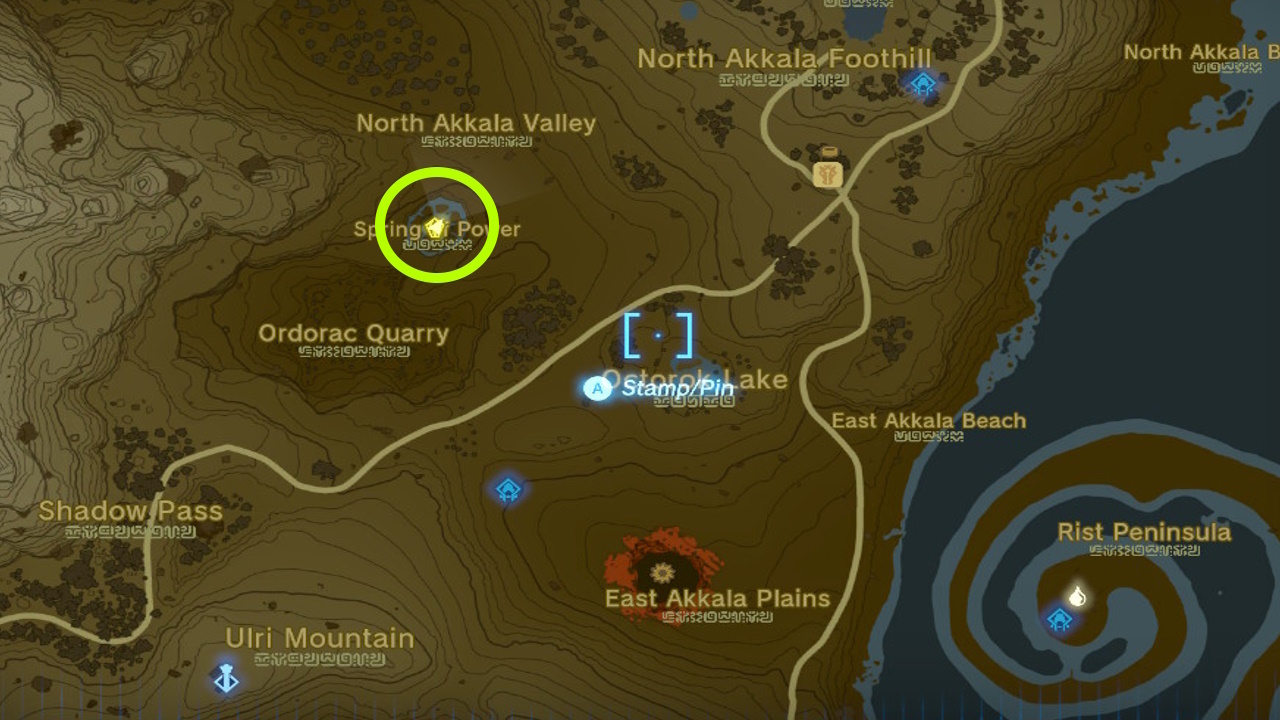Click the East Akkala Beach label
Image resolution: width=1280 pixels, height=720 pixels.
[928, 421]
